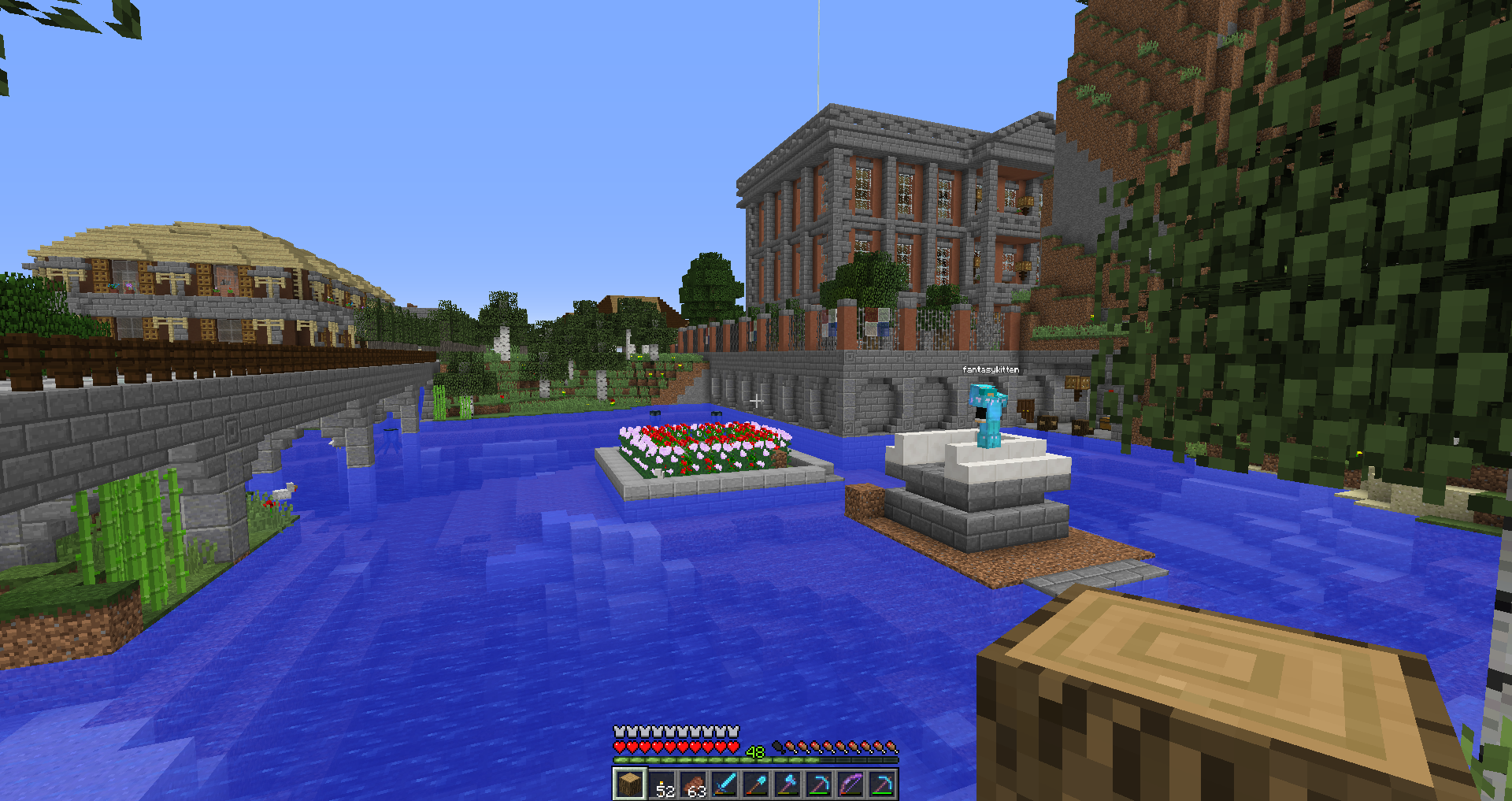Select the cooked meat stack of 63
1512x801 pixels.
[x=693, y=784]
